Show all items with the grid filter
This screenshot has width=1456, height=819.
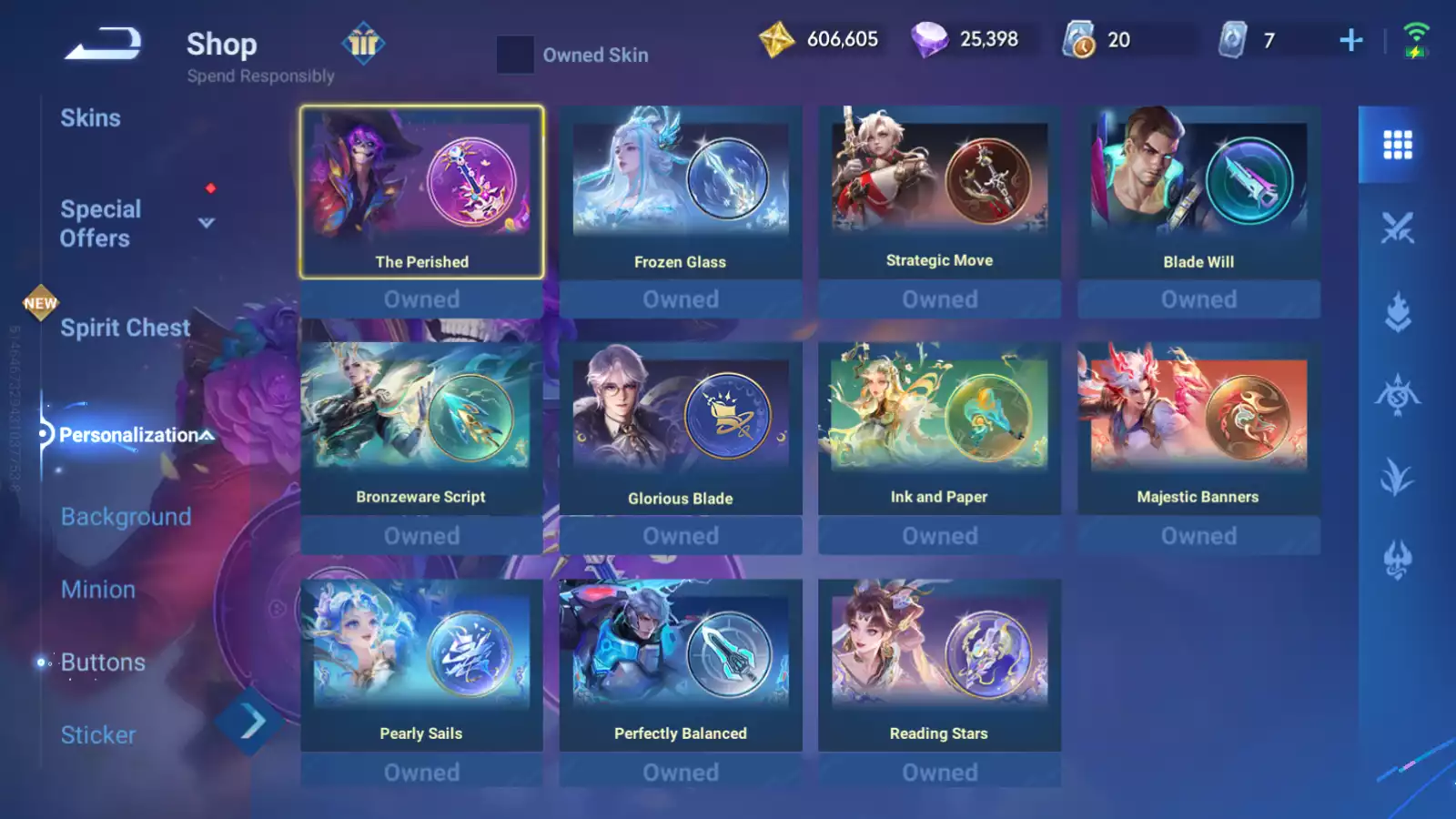(x=1397, y=145)
